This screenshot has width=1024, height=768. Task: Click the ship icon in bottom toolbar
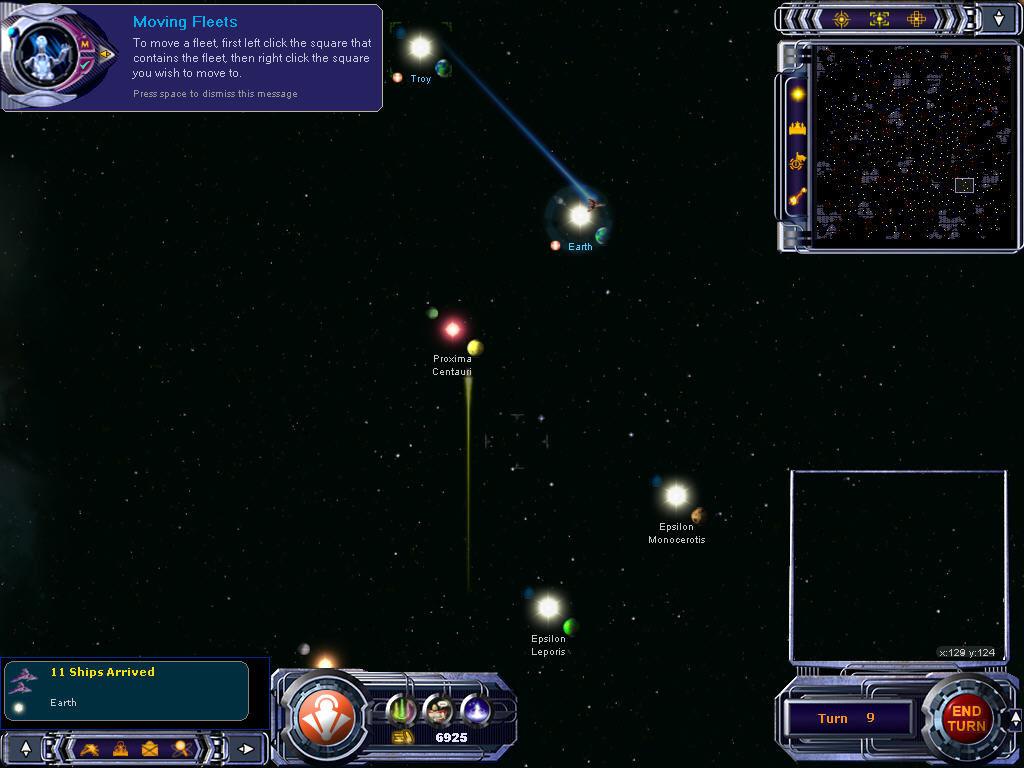89,747
